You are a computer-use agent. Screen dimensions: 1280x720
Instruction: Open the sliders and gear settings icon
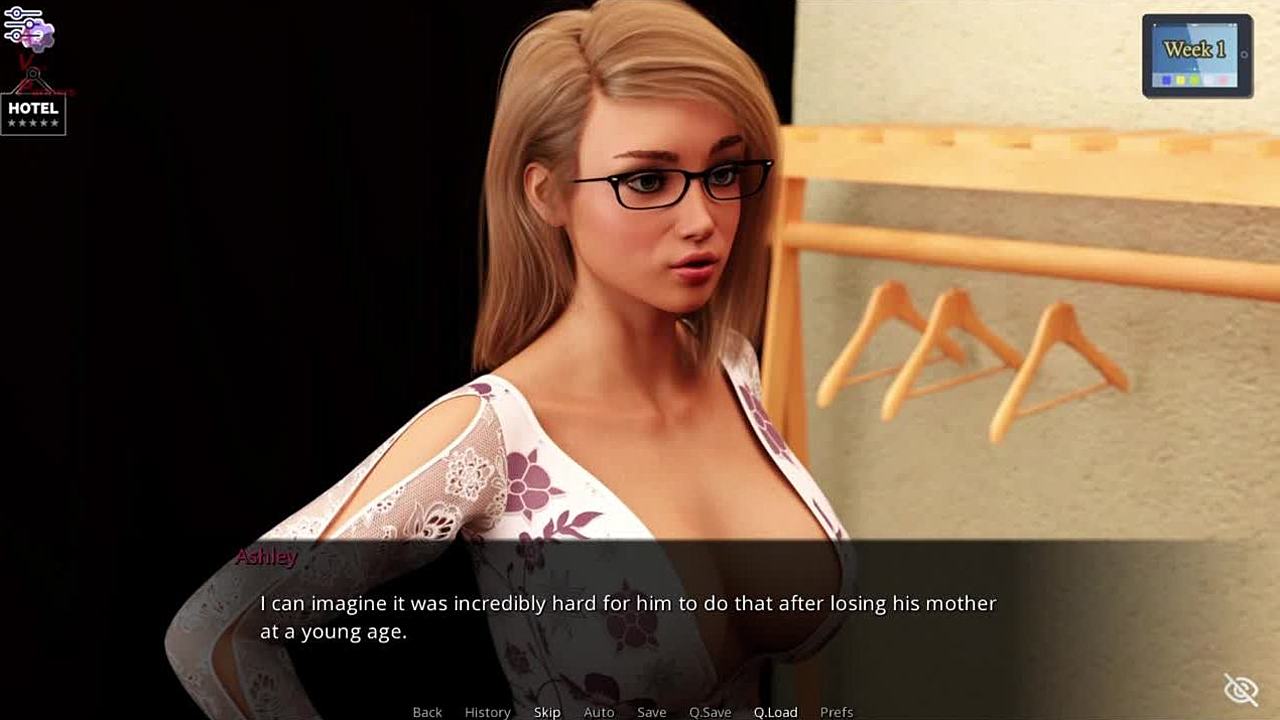27,29
